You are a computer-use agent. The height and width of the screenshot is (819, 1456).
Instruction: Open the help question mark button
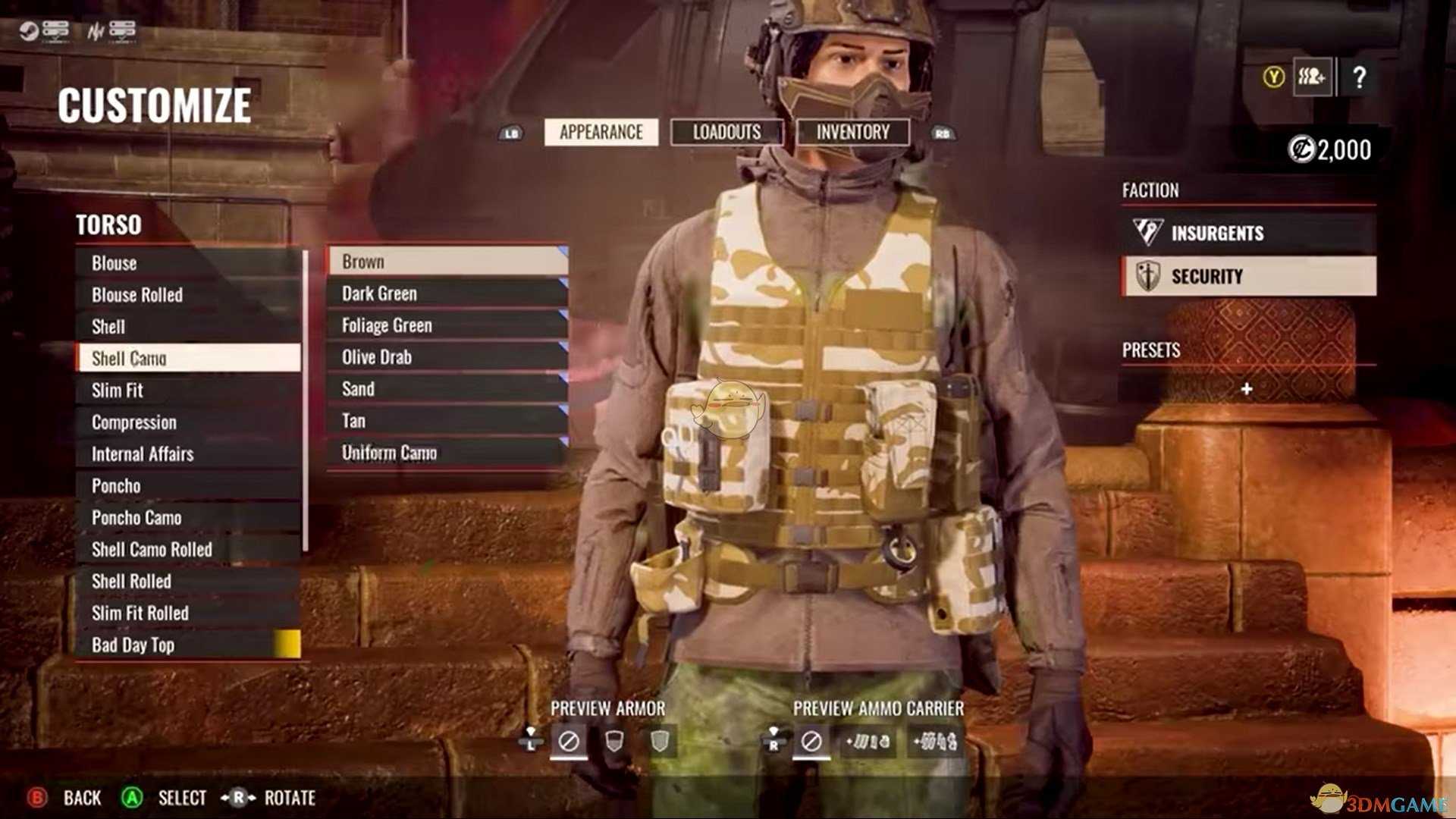(1359, 77)
